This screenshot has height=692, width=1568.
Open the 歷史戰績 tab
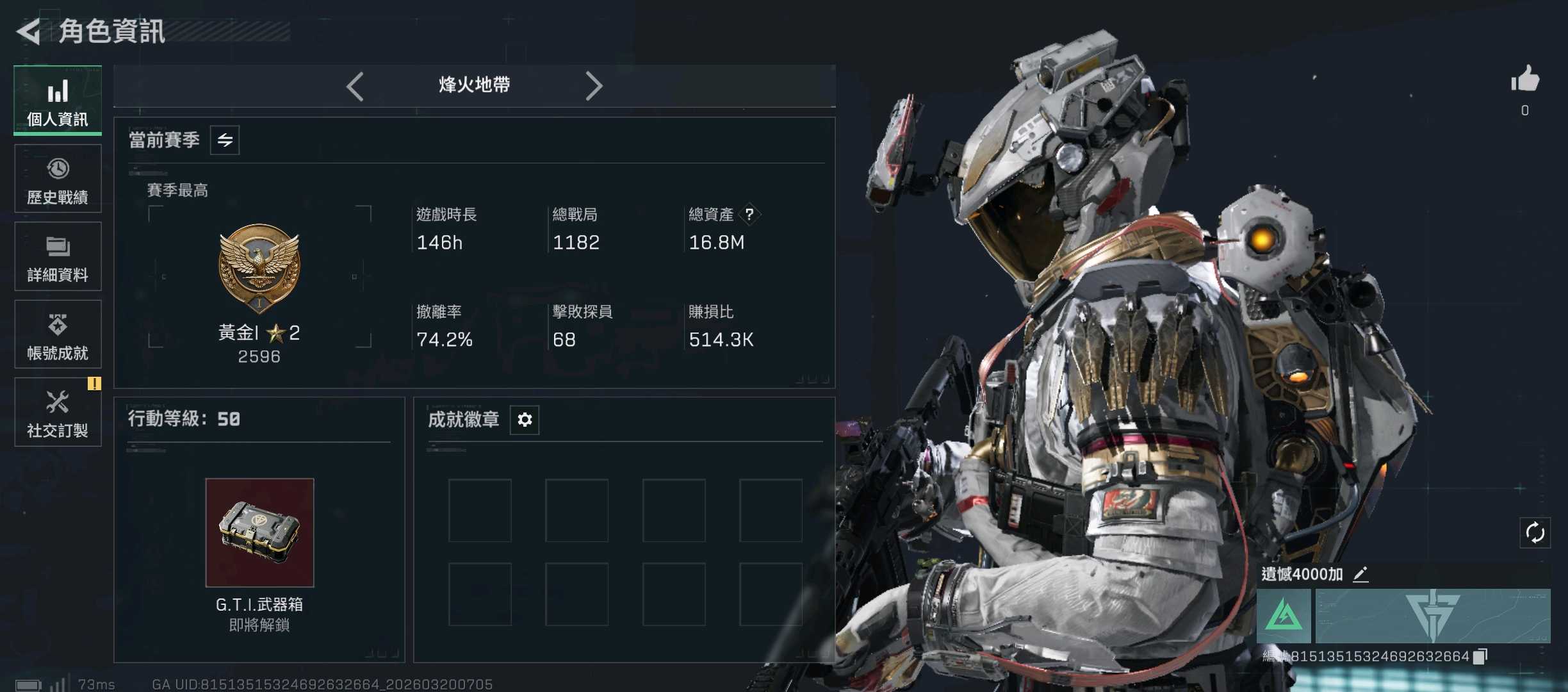pyautogui.click(x=58, y=179)
